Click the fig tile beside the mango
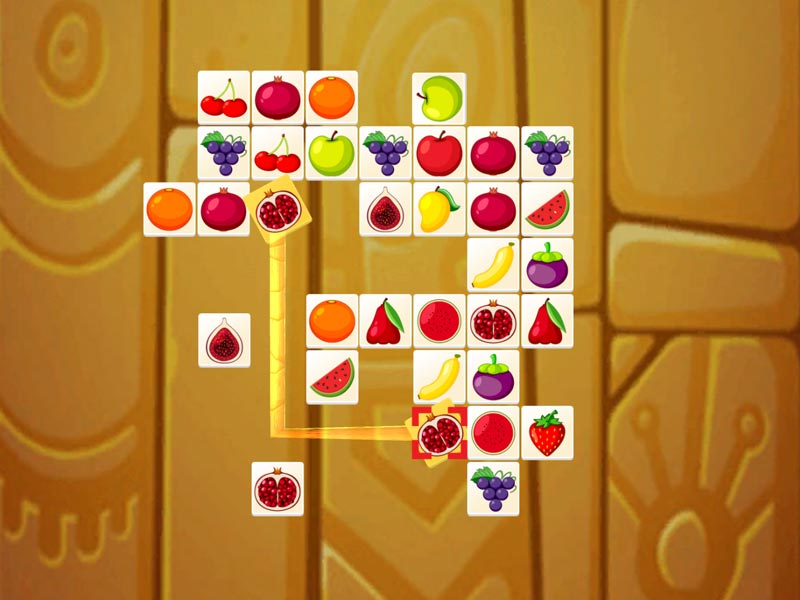Viewport: 800px width, 600px height. point(385,209)
